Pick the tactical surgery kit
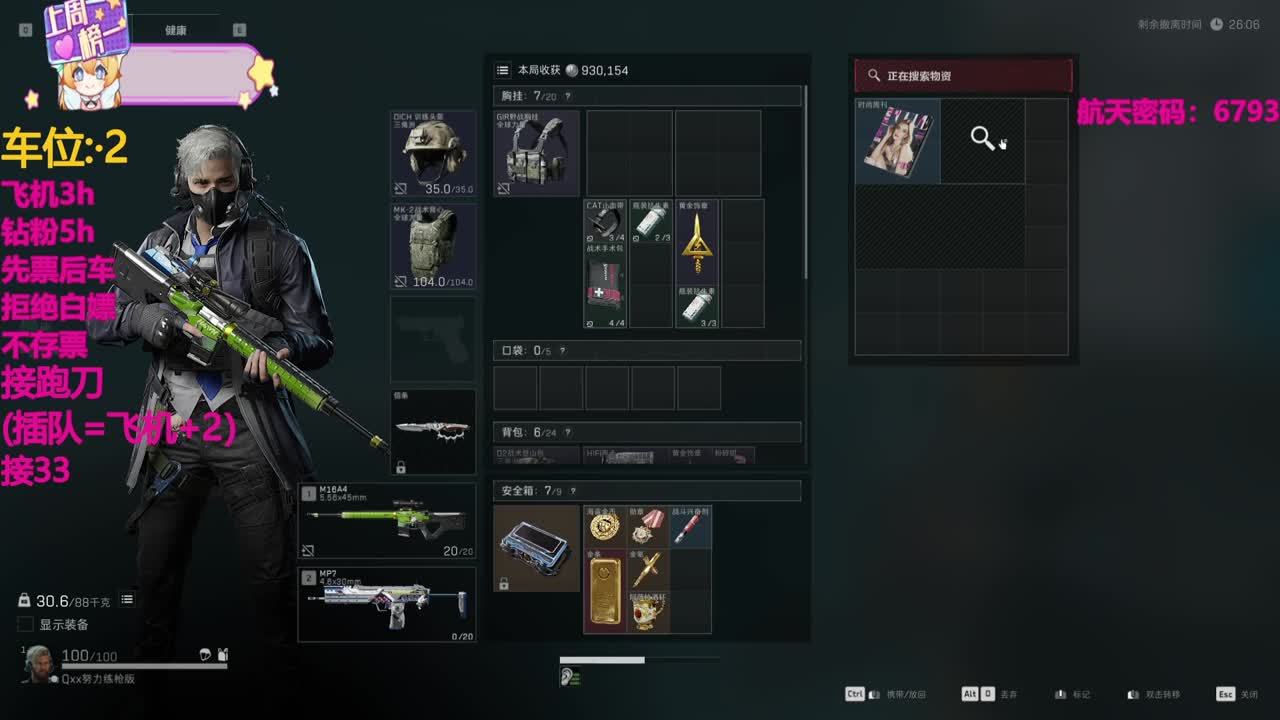 coord(605,285)
